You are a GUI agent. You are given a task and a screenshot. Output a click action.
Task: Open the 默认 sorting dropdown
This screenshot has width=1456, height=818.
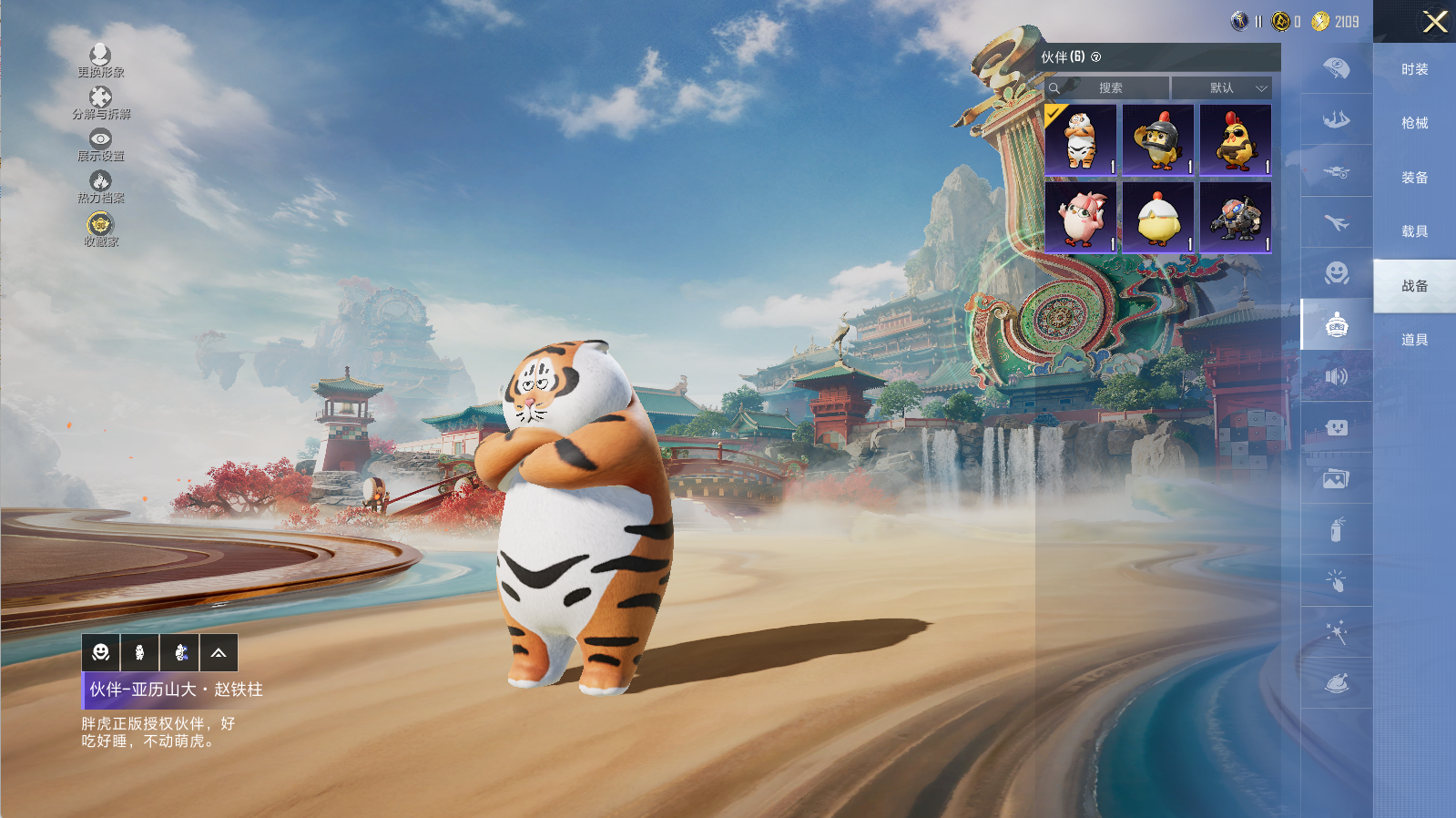click(x=1222, y=88)
